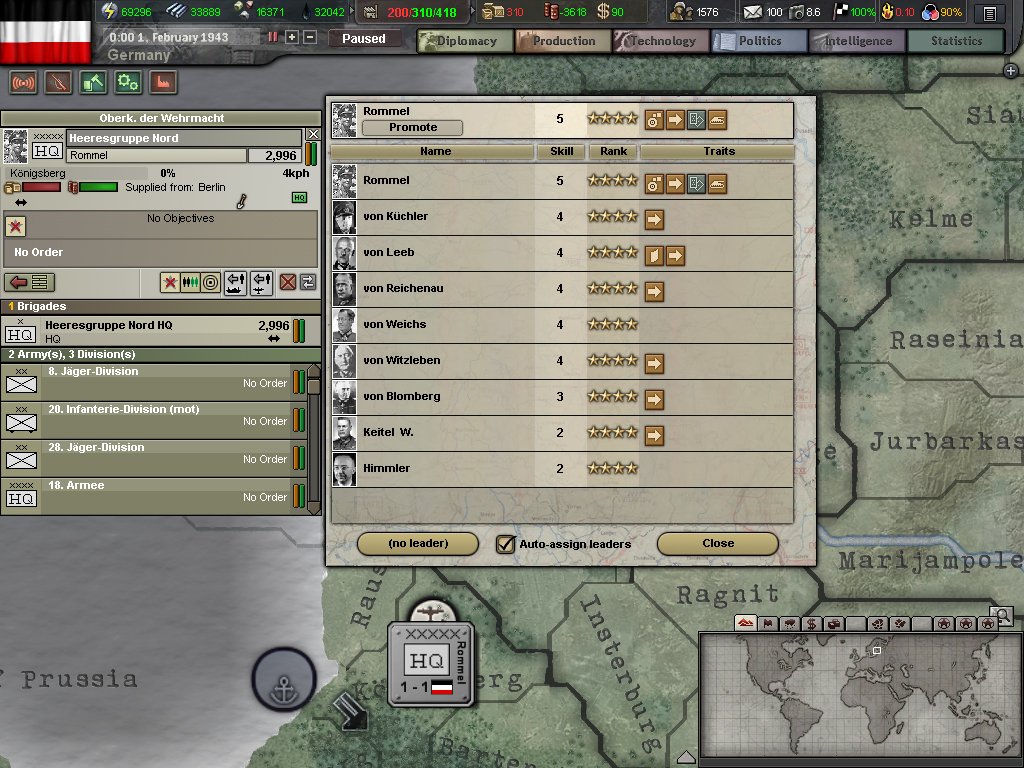
Task: Show the Statistics tab
Action: click(x=956, y=41)
